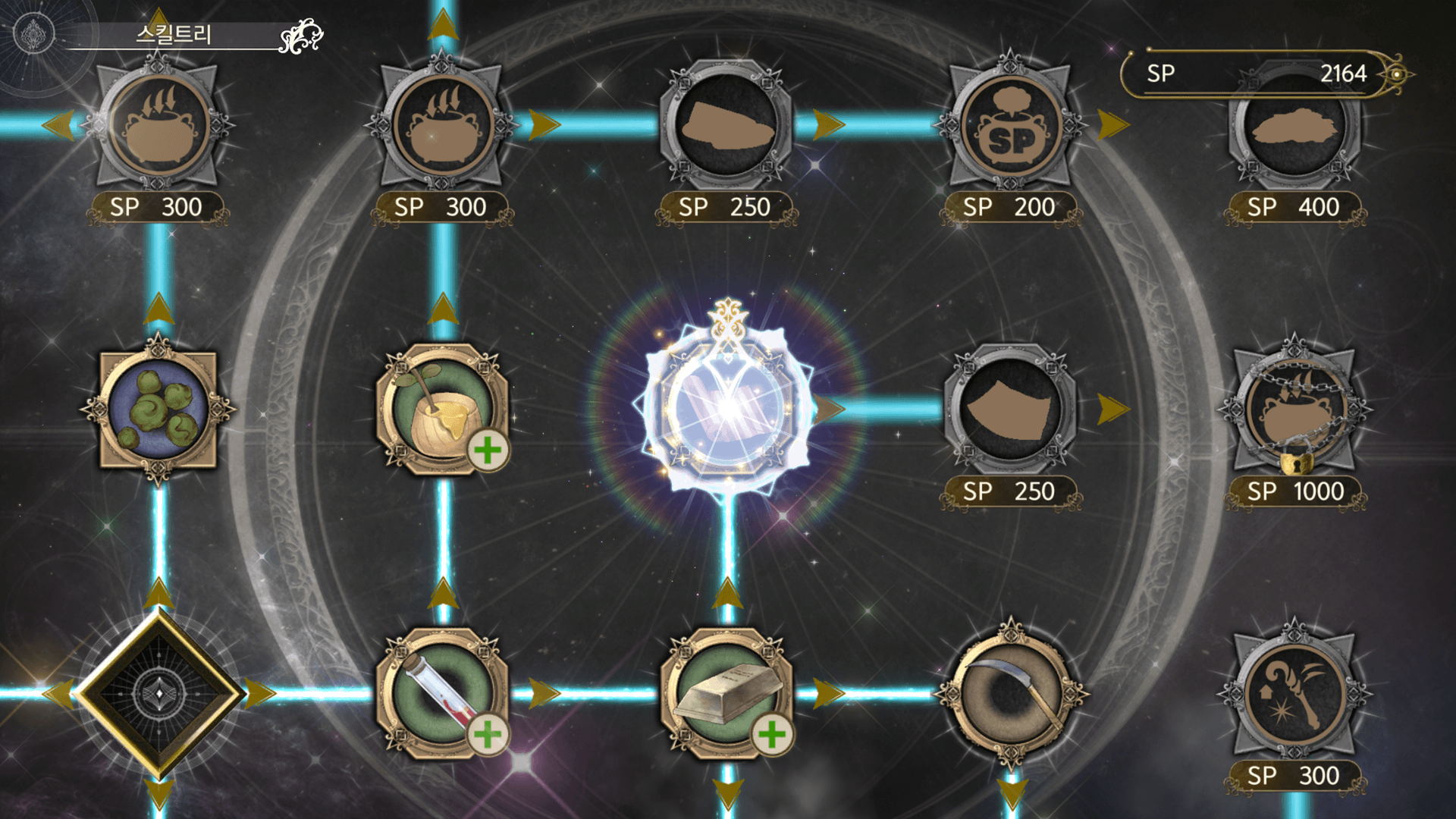Select the chained cauldron SP 1000 node
This screenshot has height=819, width=1456.
click(x=1294, y=409)
